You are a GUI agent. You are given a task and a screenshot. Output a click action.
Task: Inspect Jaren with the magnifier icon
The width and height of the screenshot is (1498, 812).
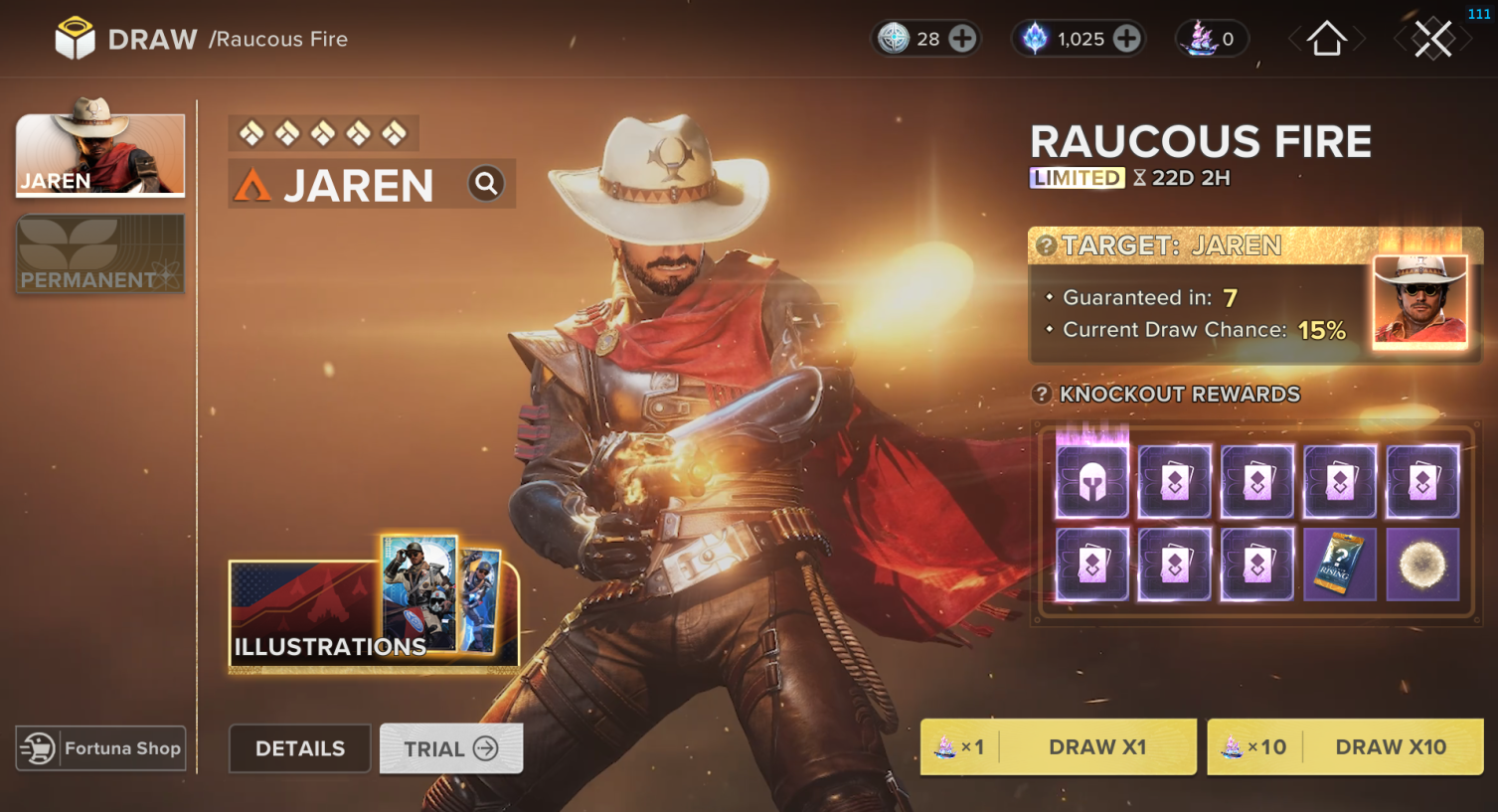coord(486,184)
